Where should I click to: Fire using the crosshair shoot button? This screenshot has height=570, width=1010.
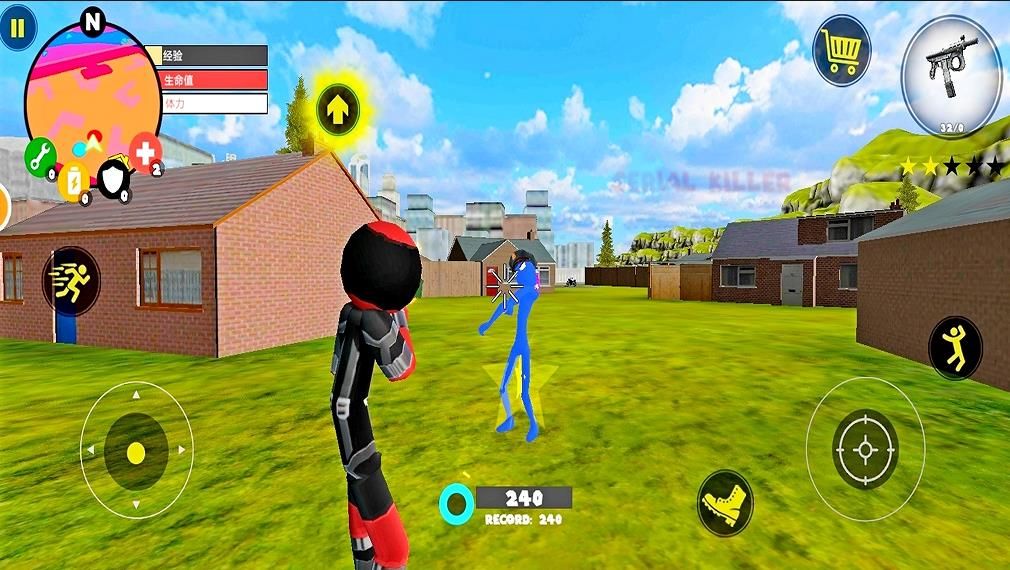(865, 450)
